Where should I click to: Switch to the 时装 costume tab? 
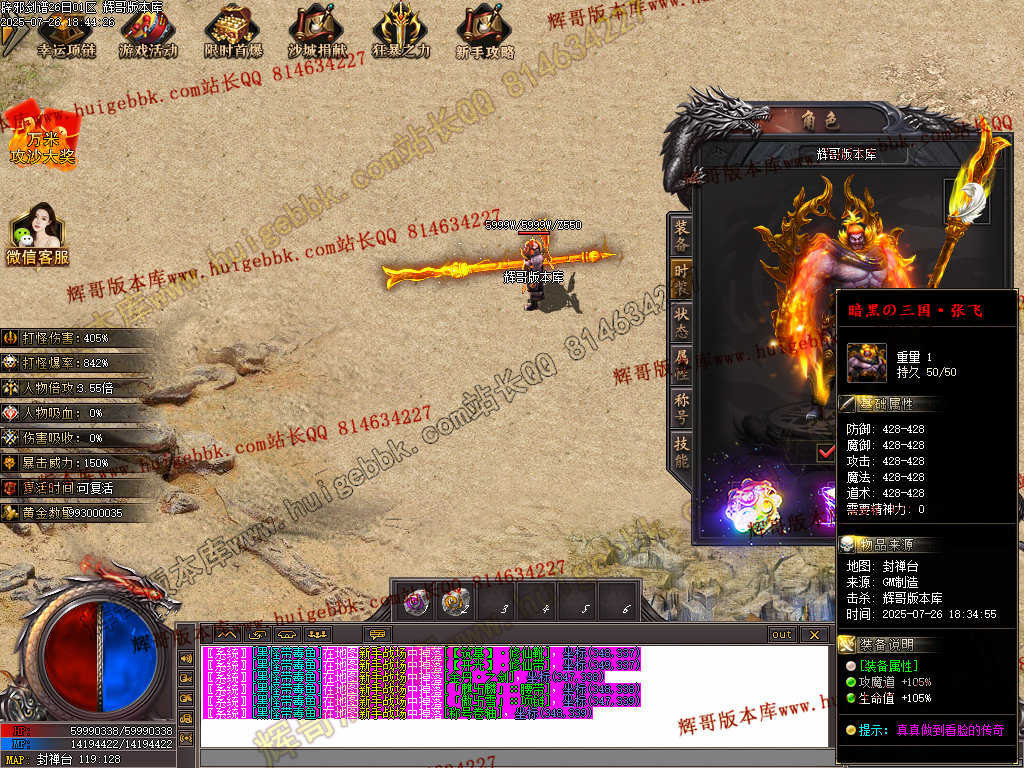(681, 280)
